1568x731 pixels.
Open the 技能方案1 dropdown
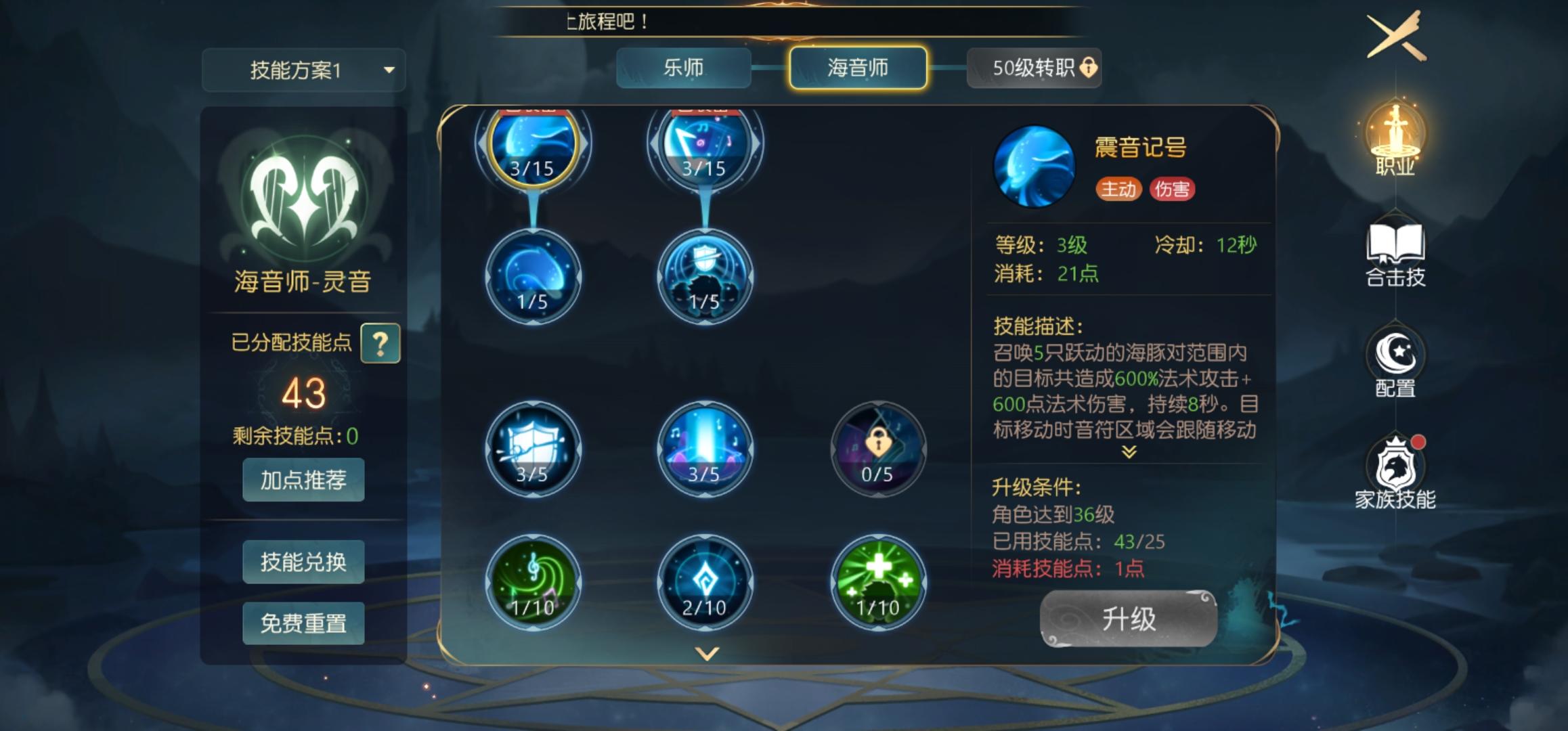303,70
